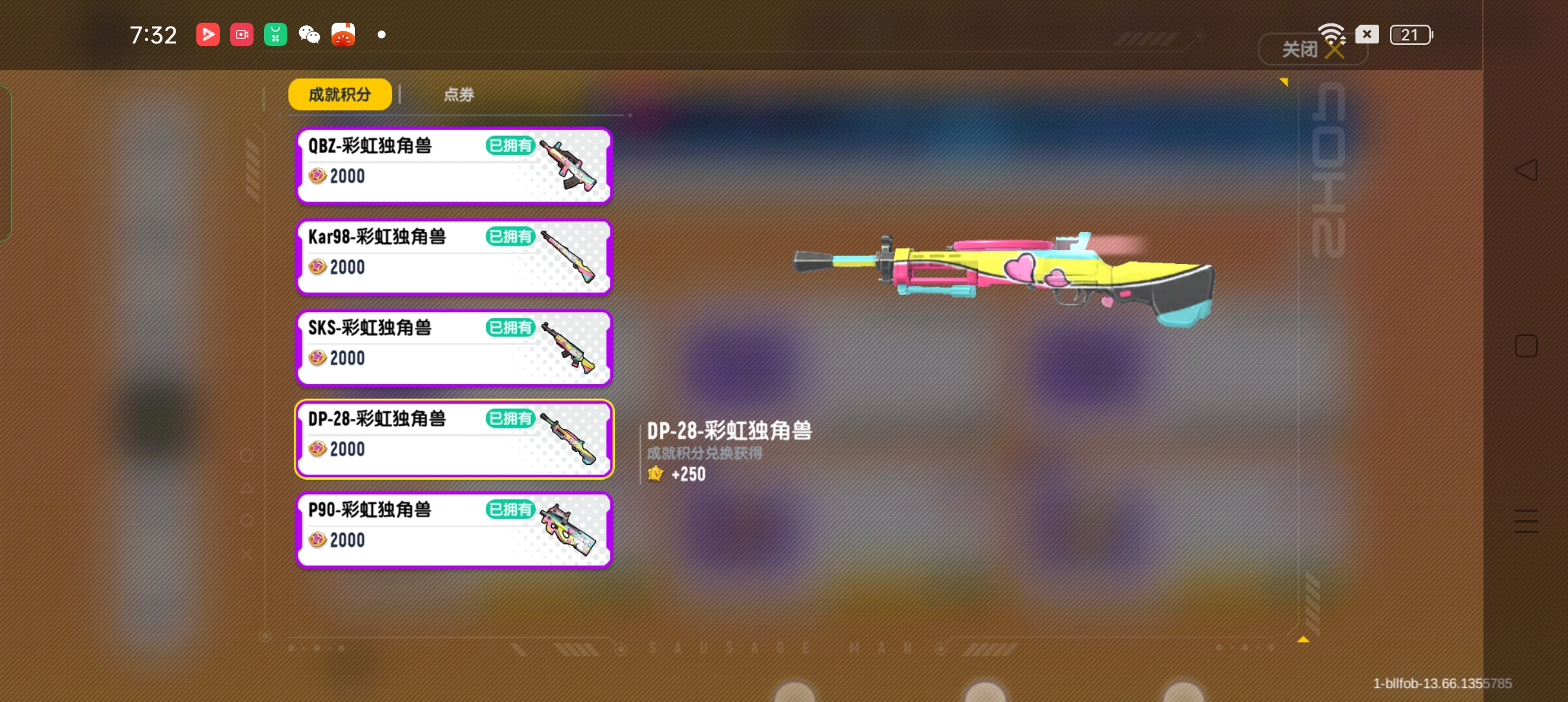Tap the Wi-Fi status icon
The image size is (1568, 702).
click(1331, 34)
